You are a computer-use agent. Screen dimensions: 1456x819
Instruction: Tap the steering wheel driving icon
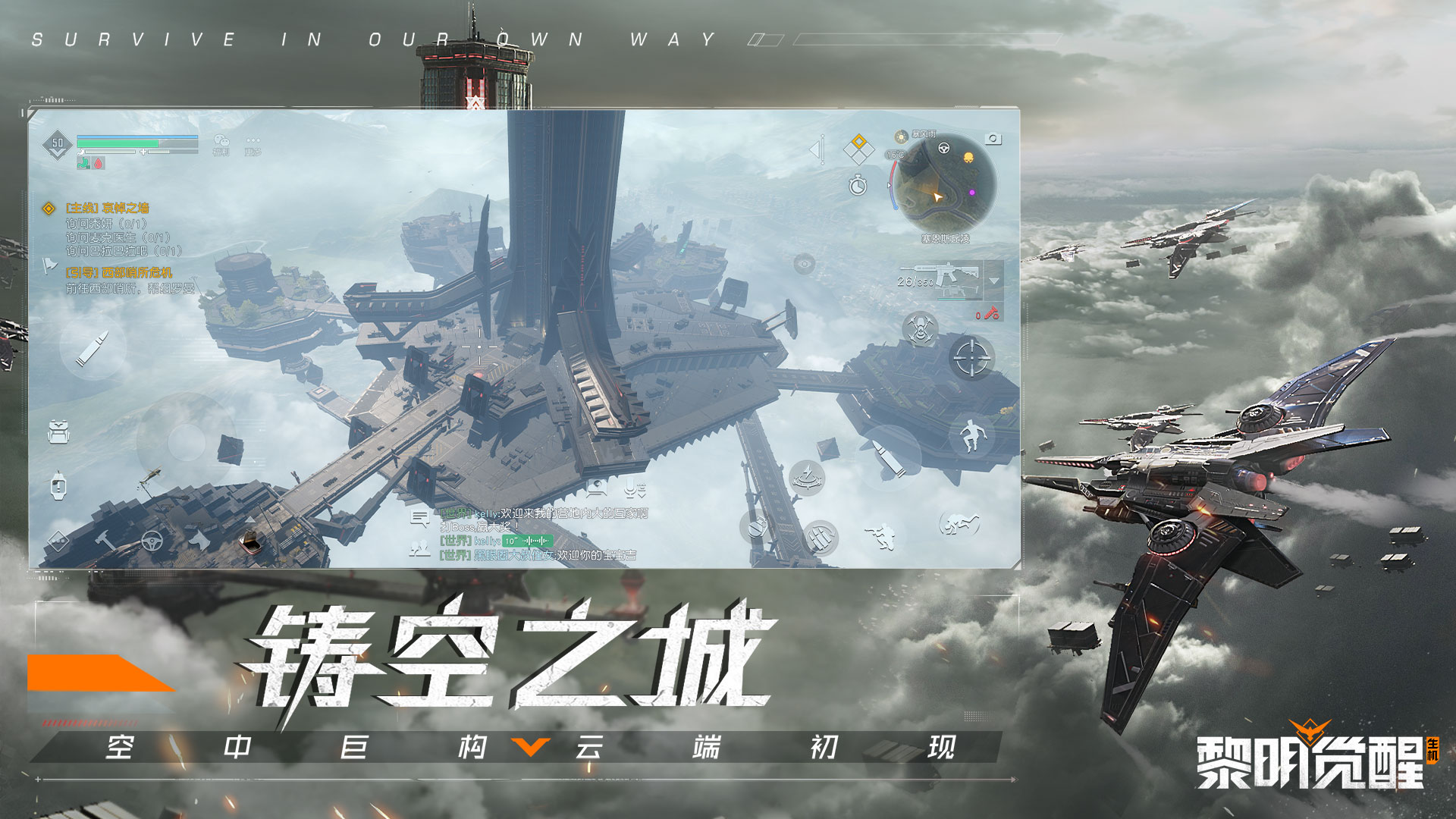[x=152, y=539]
